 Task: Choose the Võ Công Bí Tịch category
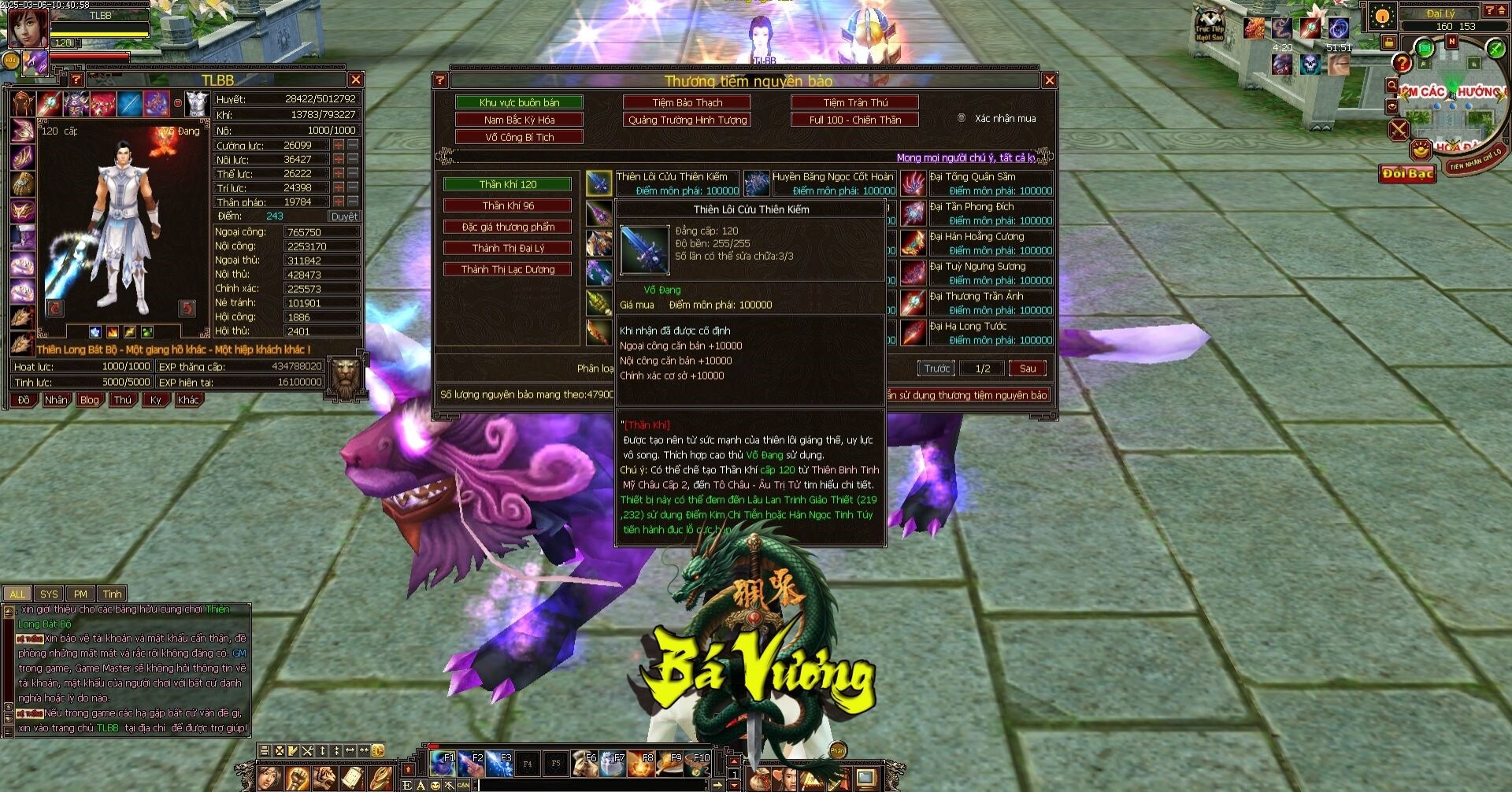coord(519,137)
